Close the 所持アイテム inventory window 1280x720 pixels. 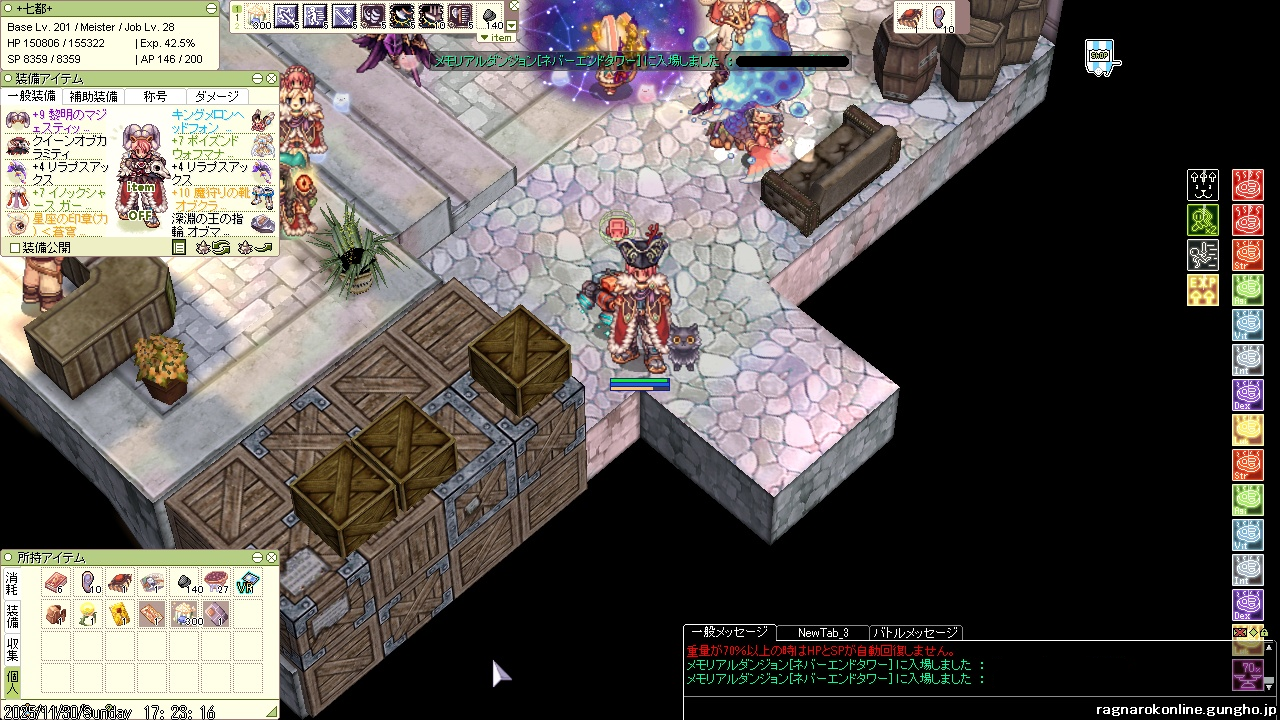click(271, 557)
